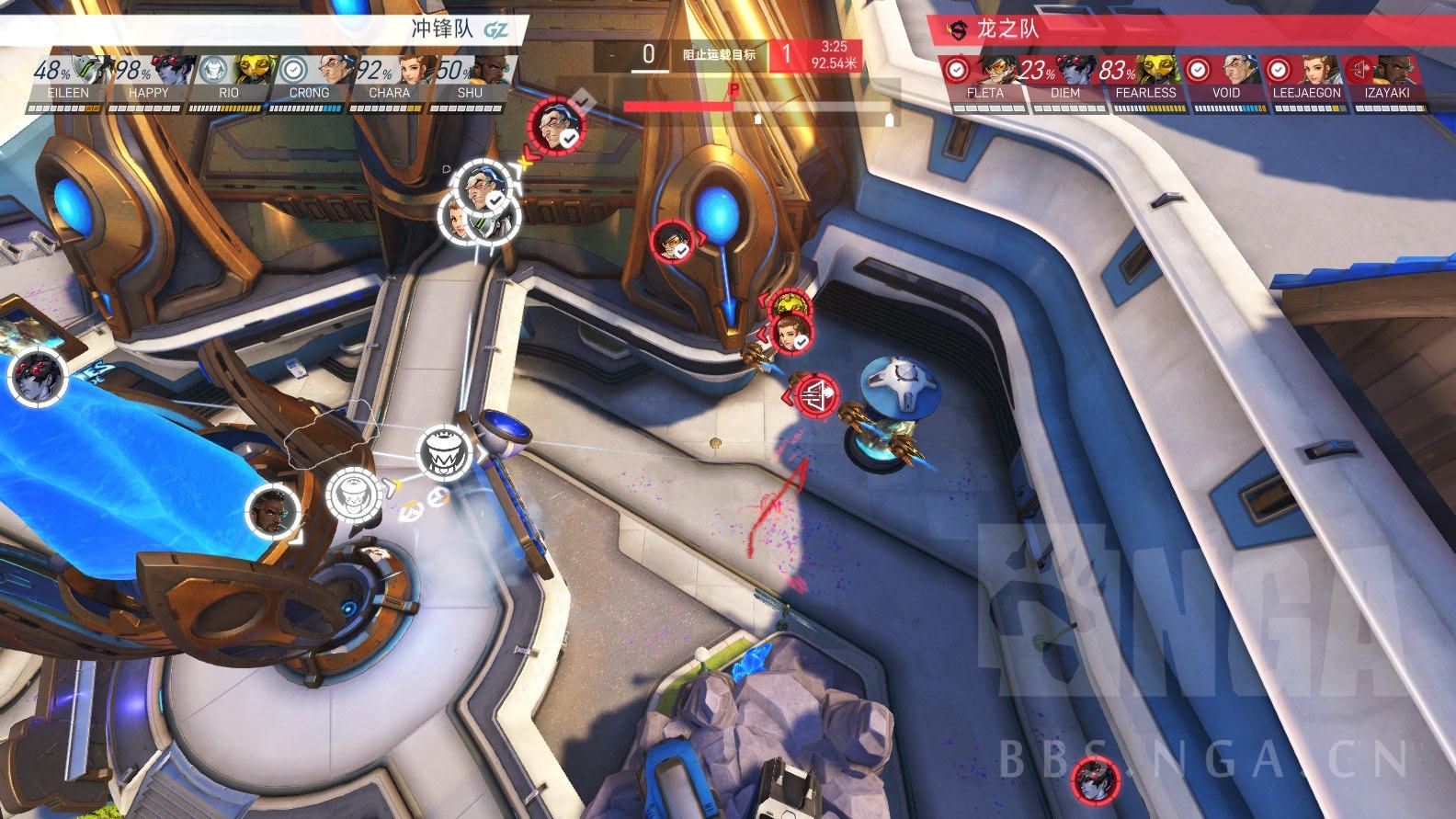Choose DIEM's player panel
This screenshot has height=819, width=1456.
click(x=1065, y=81)
